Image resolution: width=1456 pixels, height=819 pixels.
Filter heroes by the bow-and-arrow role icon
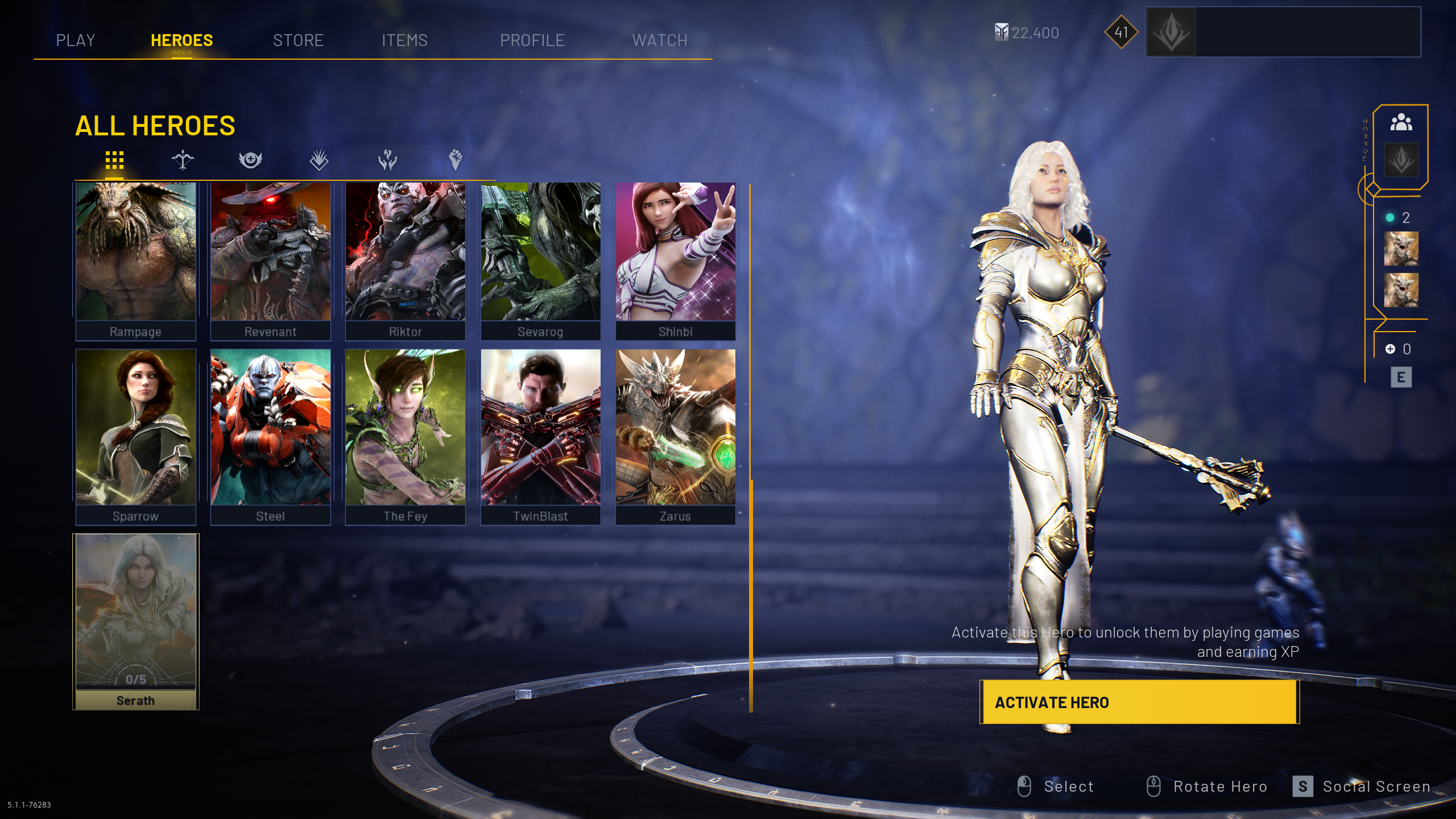click(x=183, y=160)
